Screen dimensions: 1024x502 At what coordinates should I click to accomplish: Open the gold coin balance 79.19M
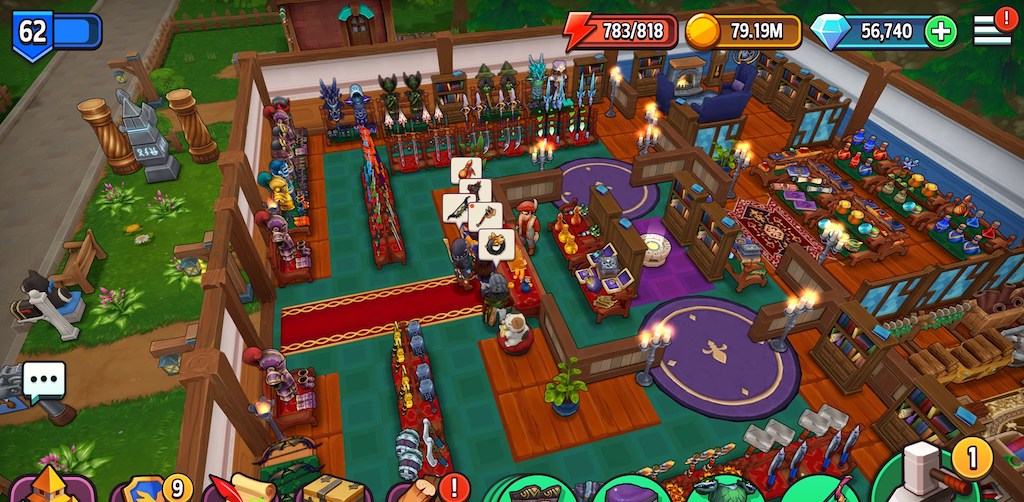point(744,31)
